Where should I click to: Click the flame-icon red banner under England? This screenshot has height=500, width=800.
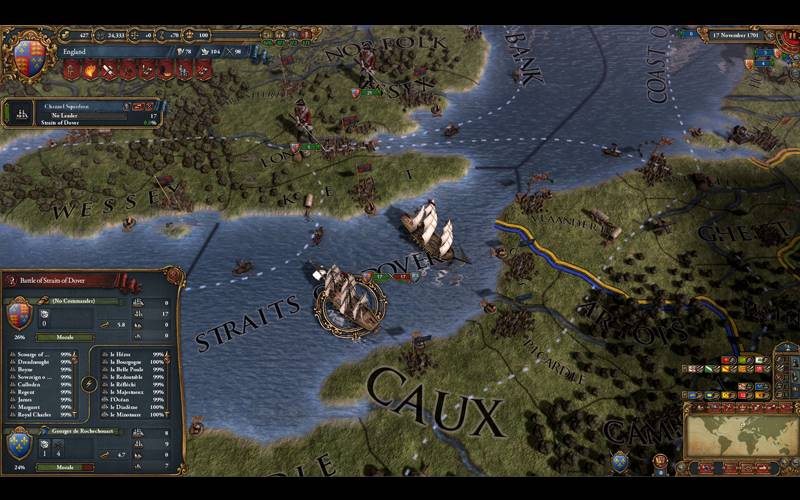(x=88, y=71)
